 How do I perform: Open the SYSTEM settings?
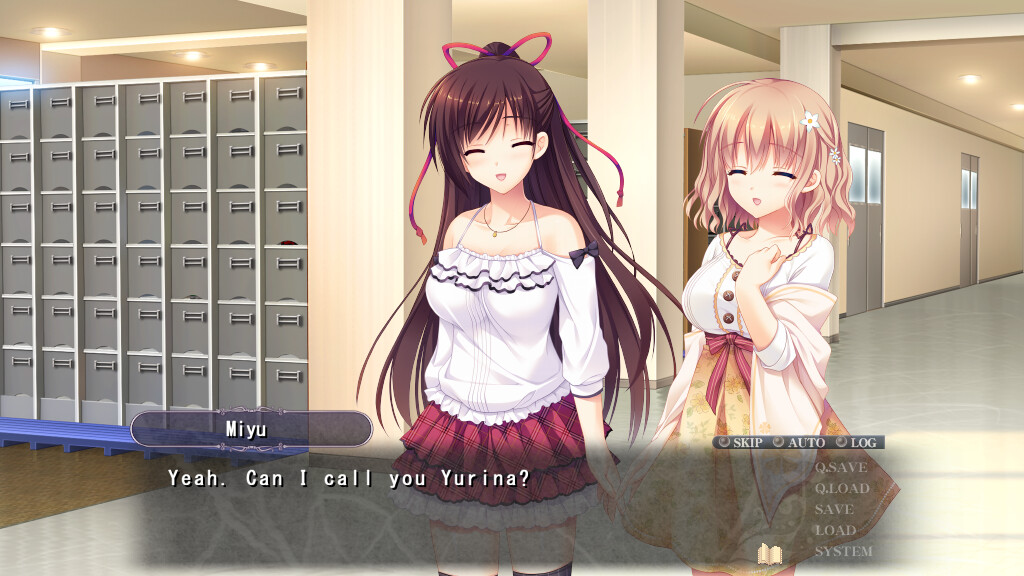(843, 551)
